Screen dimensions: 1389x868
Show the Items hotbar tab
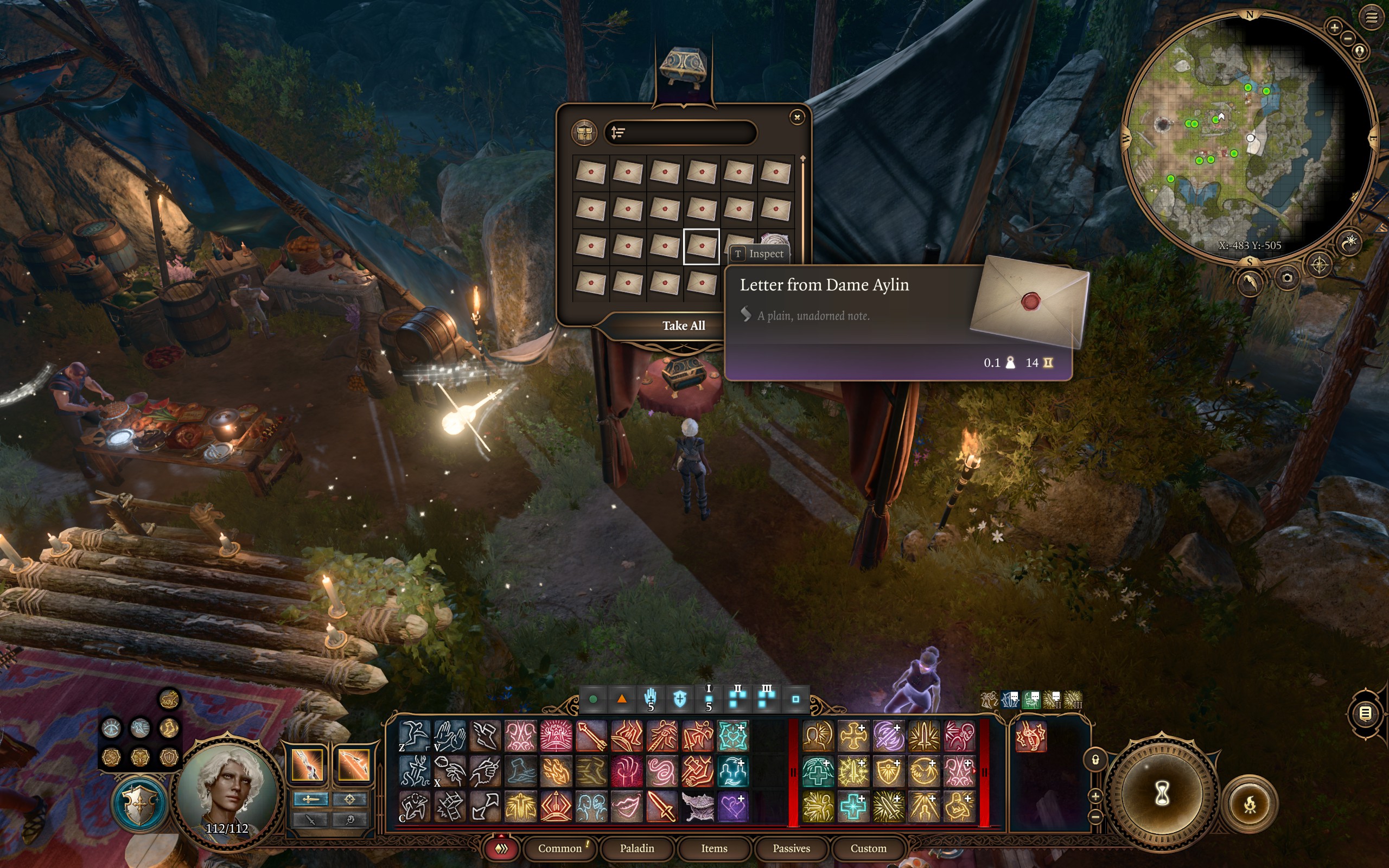pos(714,848)
